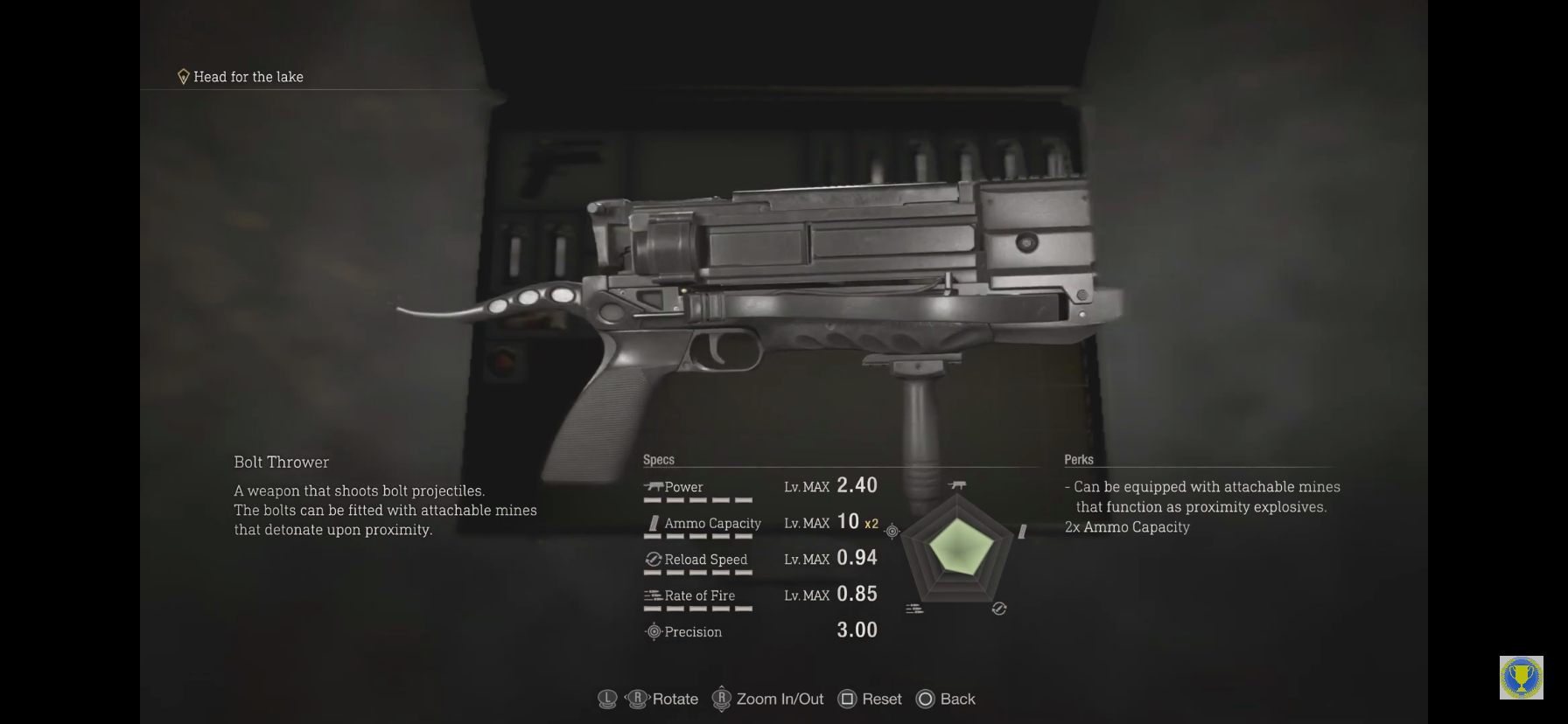Open the trophy overlay icon
The width and height of the screenshot is (1568, 724).
point(1521,678)
